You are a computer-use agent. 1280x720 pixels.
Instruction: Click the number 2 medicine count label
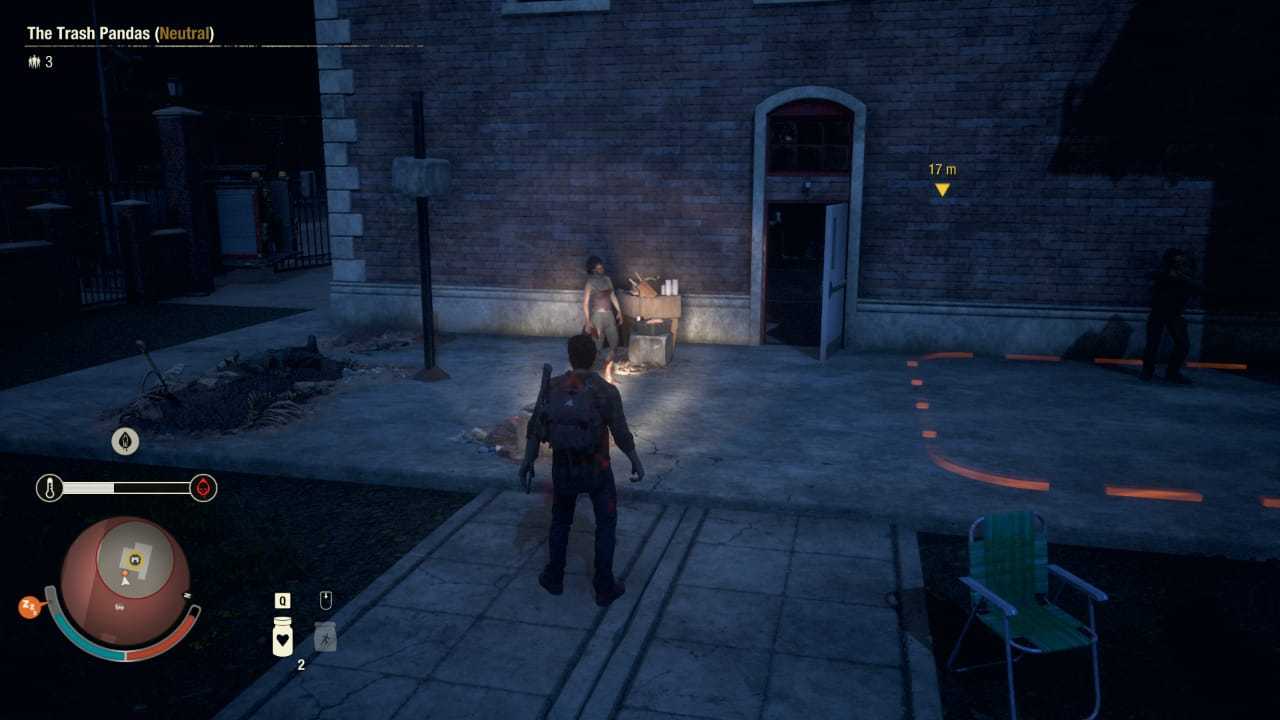pyautogui.click(x=301, y=663)
